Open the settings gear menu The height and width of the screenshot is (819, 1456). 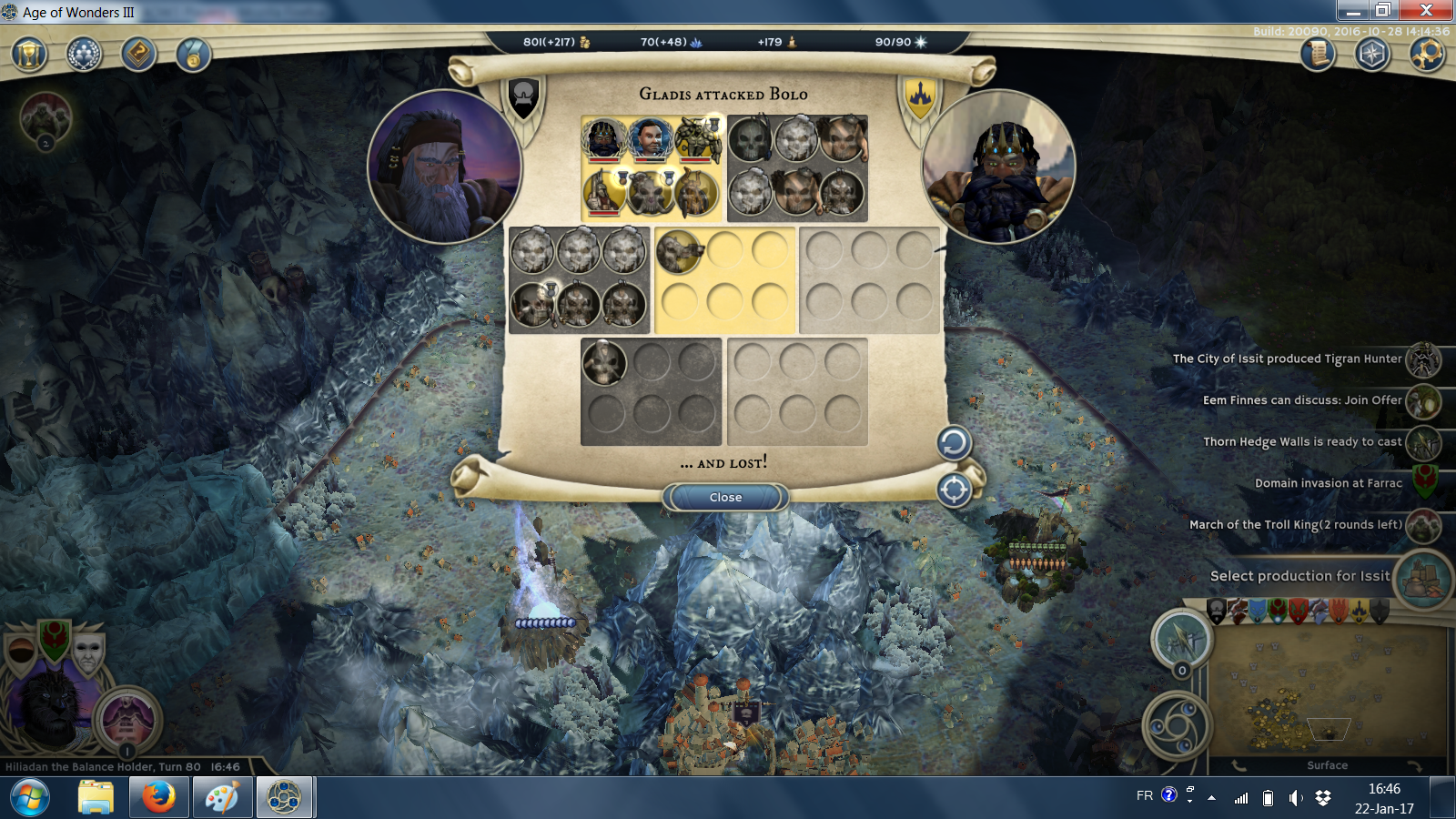click(1426, 55)
